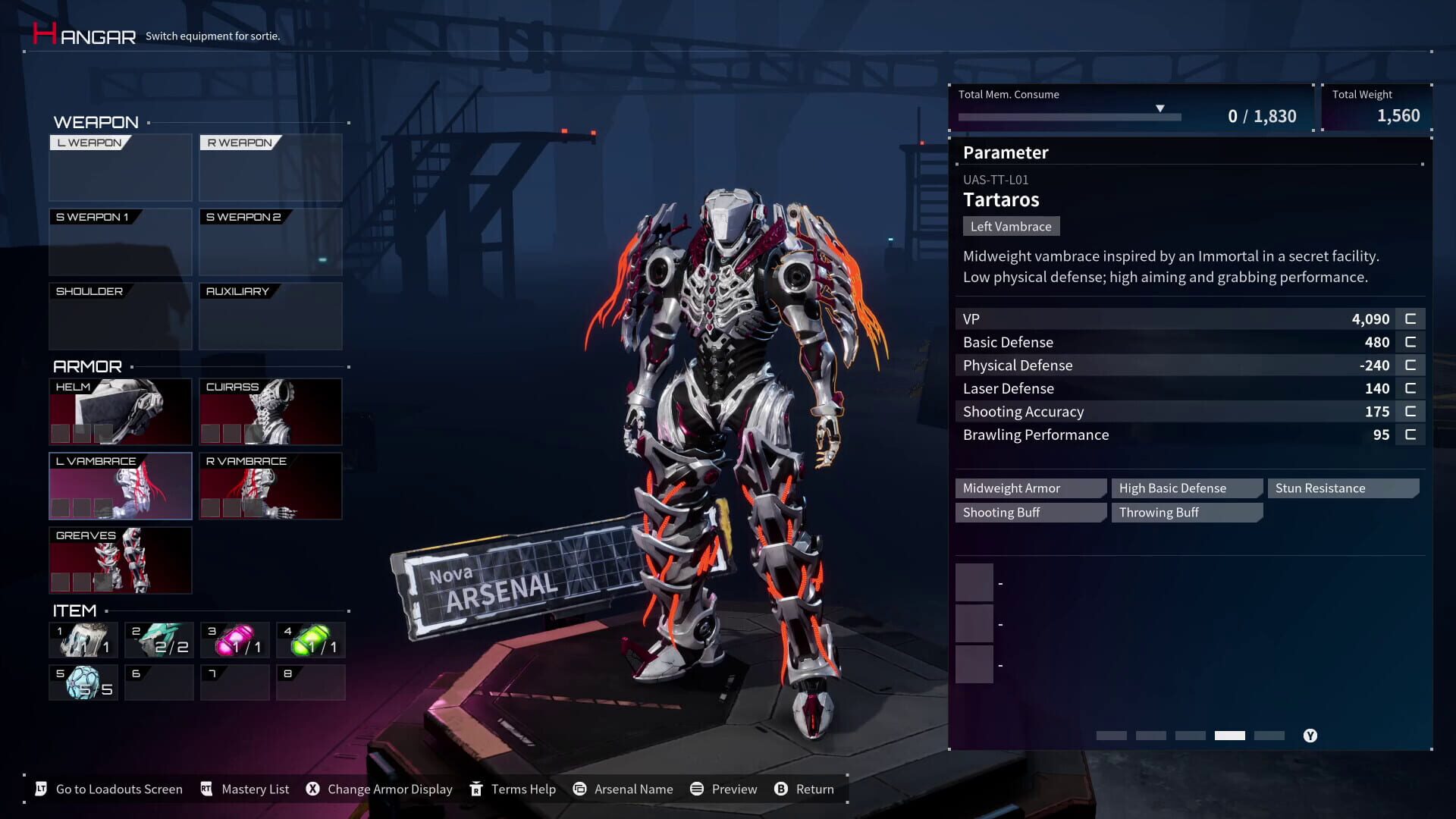This screenshot has width=1456, height=819.
Task: Toggle comparison for Physical Defense stat
Action: (1410, 365)
